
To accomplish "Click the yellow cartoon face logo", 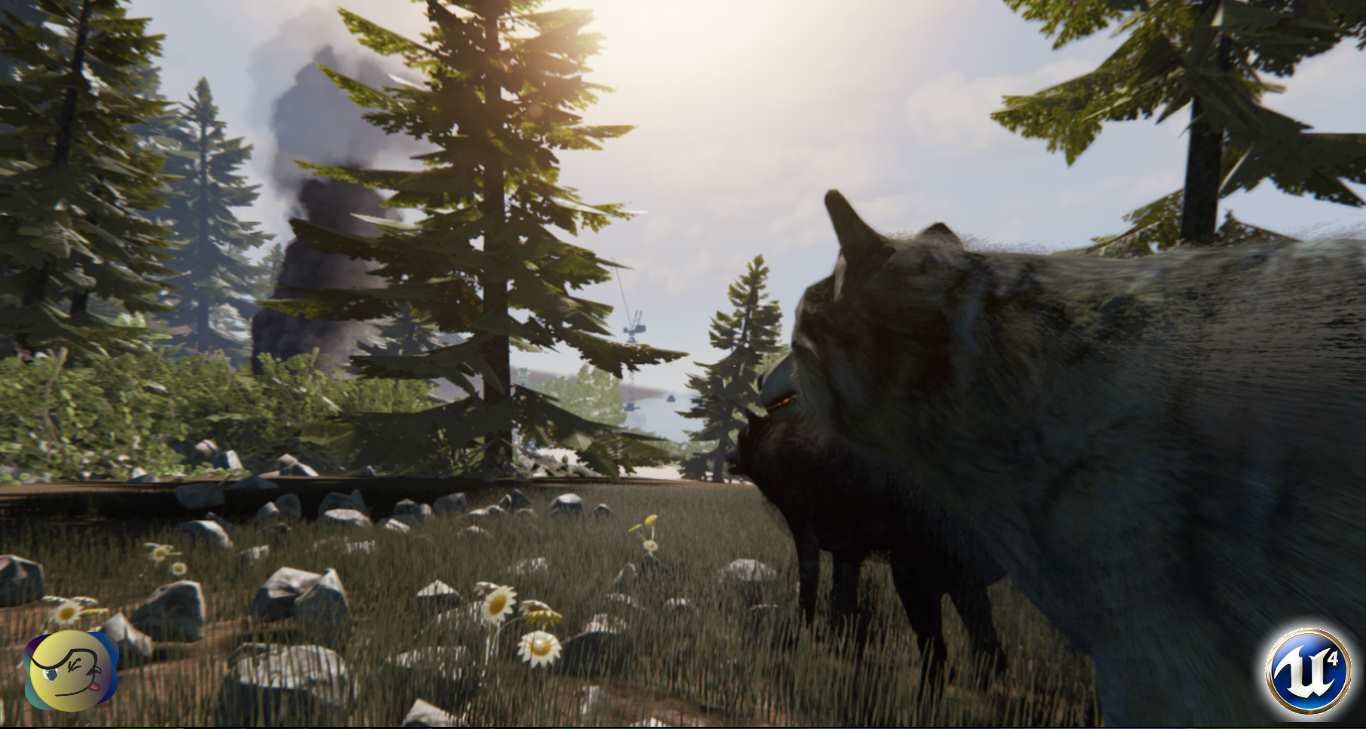I will coord(70,670).
